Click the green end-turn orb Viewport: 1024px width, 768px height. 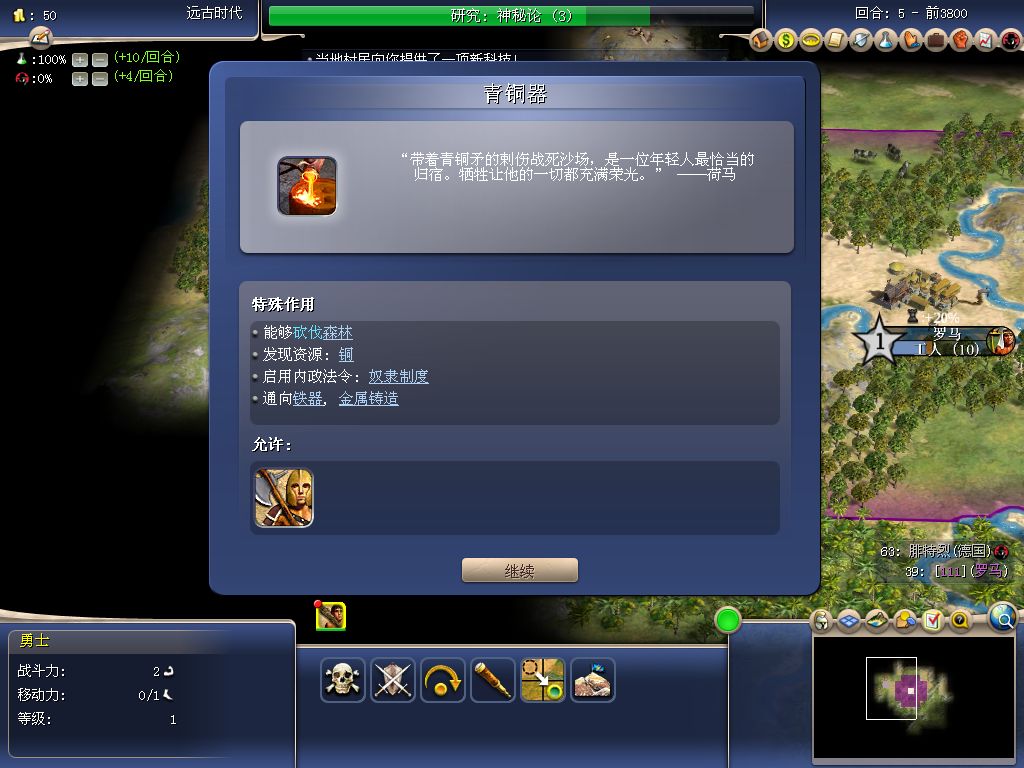[x=727, y=621]
